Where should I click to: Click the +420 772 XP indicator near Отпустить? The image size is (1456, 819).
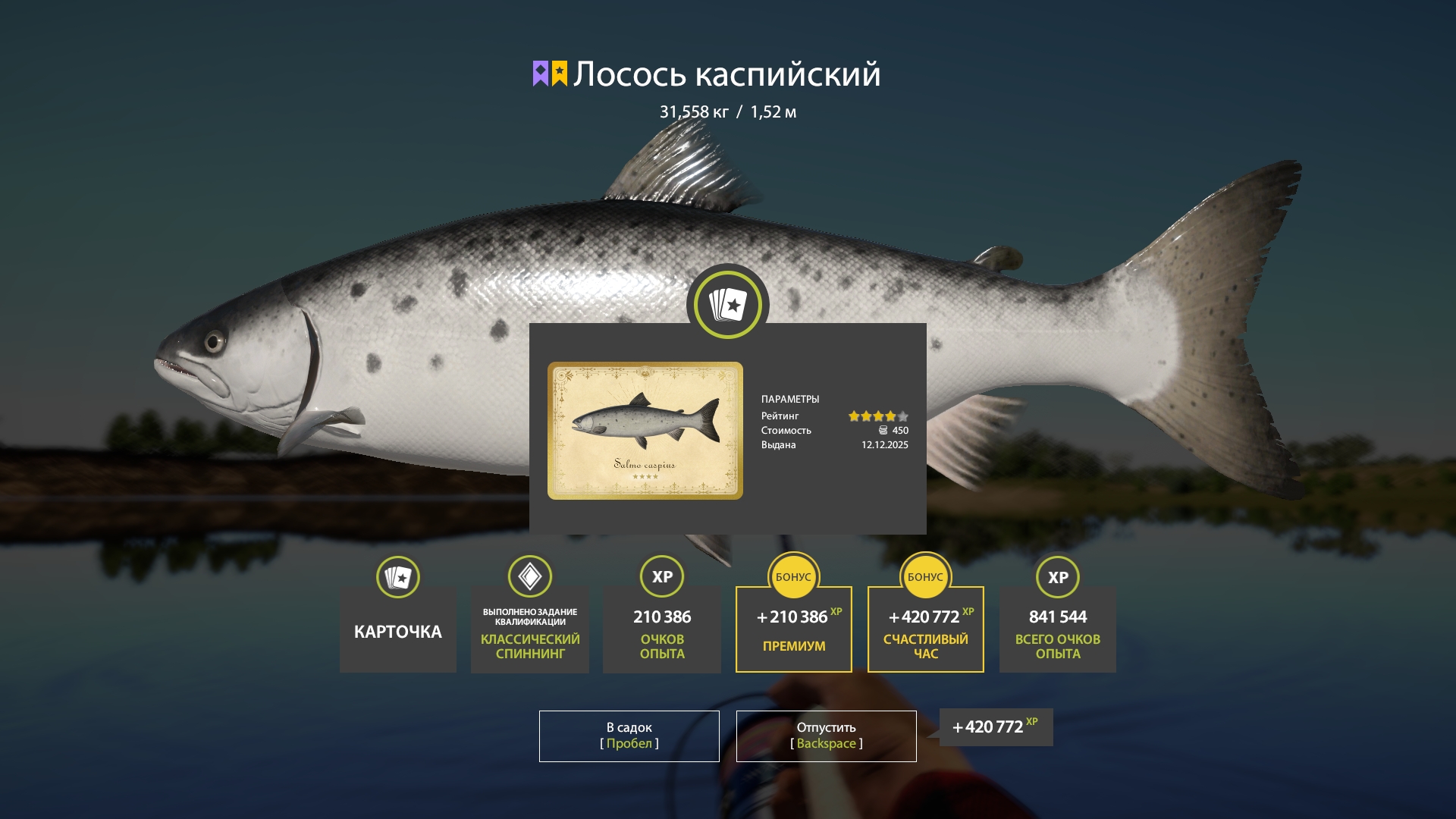(x=994, y=726)
